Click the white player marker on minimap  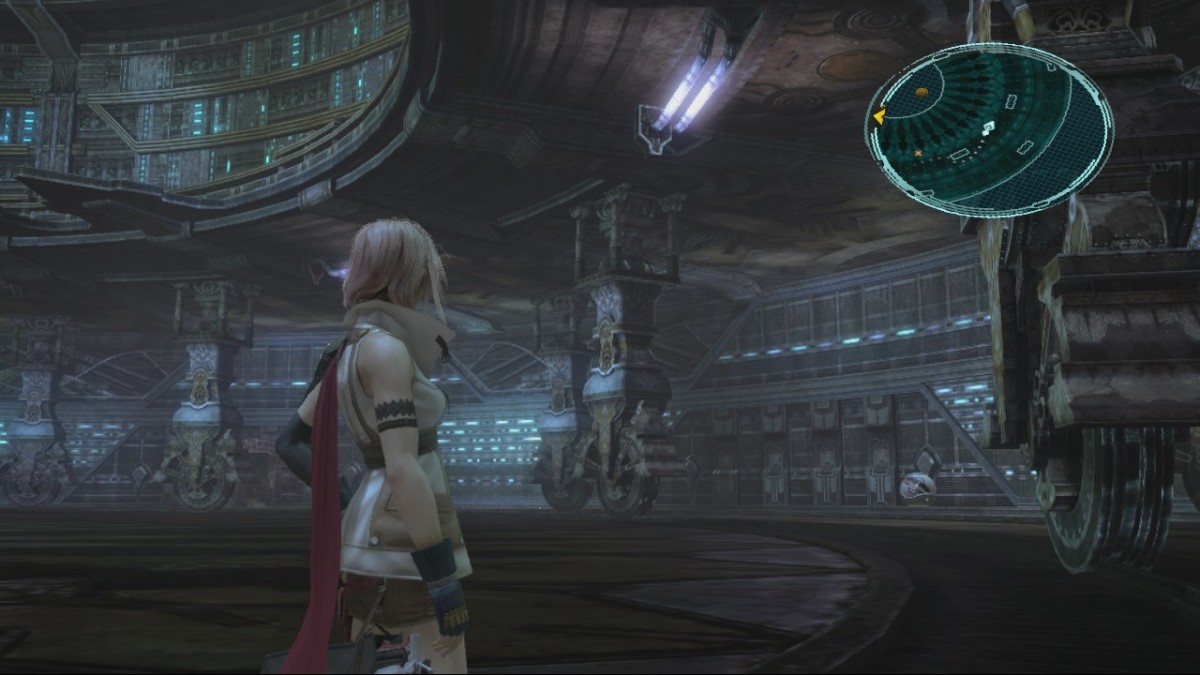pos(988,127)
